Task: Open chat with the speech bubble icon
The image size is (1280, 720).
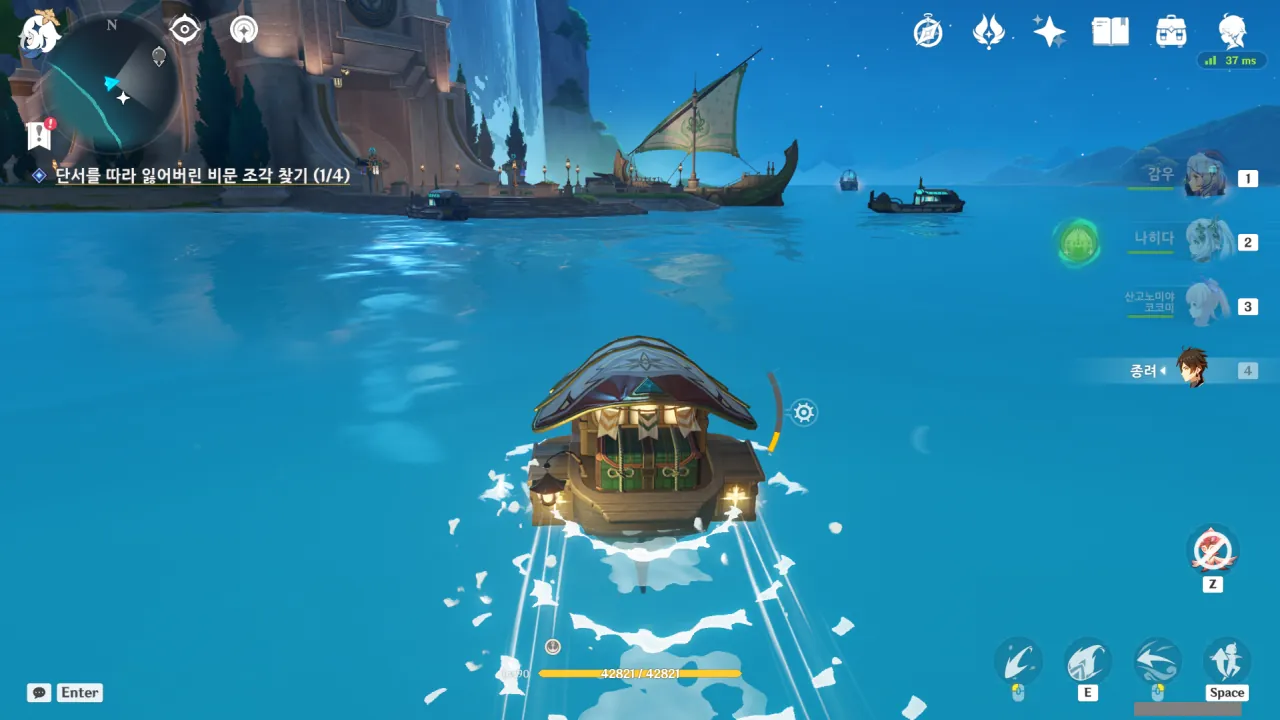Action: click(x=39, y=692)
